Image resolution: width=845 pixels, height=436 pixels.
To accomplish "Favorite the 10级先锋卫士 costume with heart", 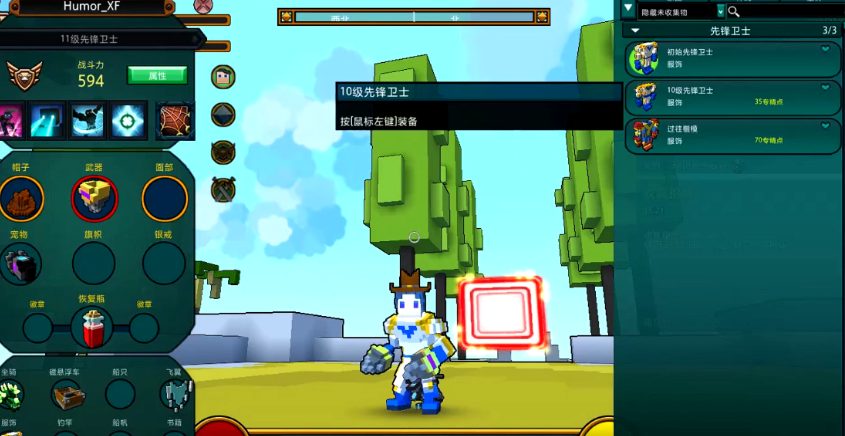I will pos(826,87).
